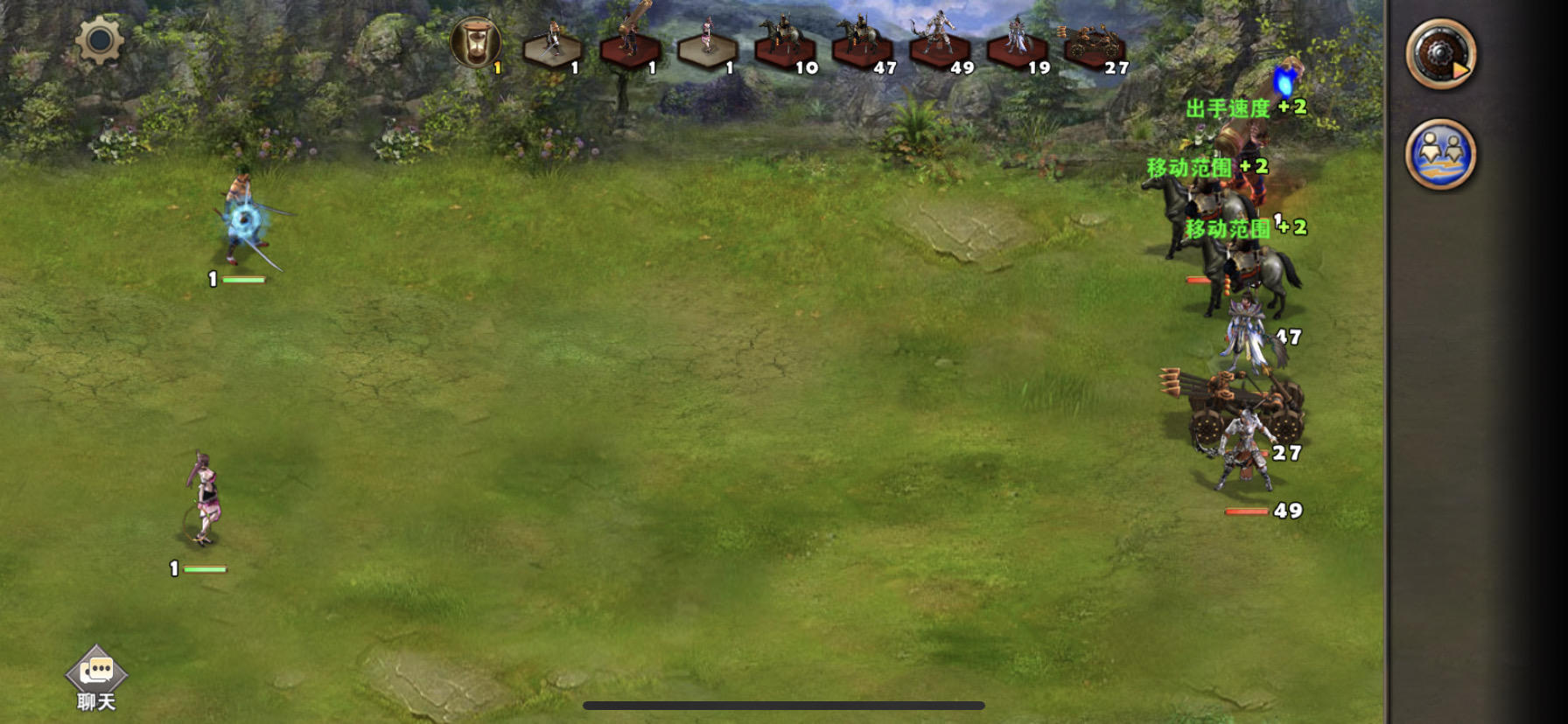The height and width of the screenshot is (724, 1568).
Task: Select the archer unit hex showing count 49
Action: 938,48
